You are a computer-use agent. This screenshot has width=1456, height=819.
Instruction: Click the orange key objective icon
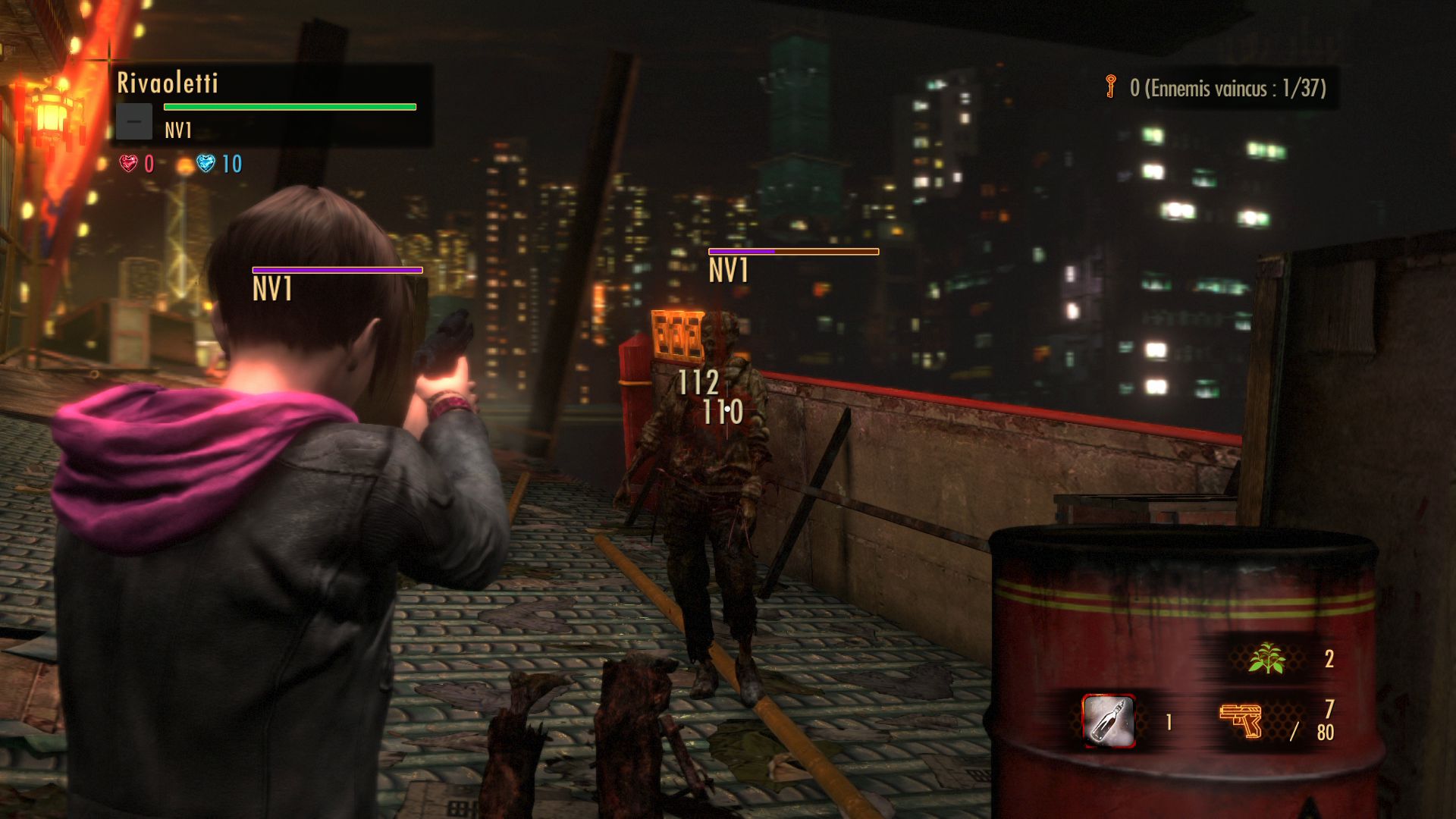[x=1111, y=86]
